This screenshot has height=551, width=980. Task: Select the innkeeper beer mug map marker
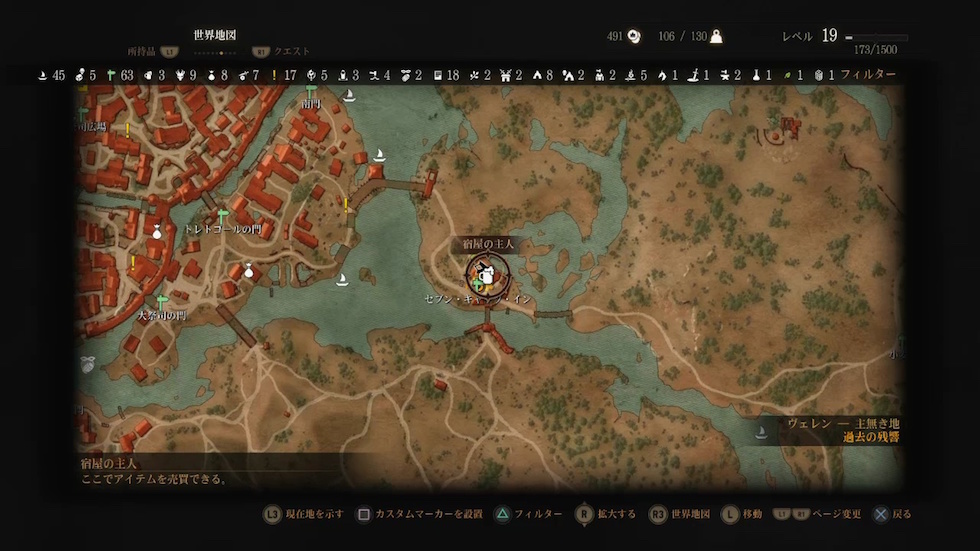[486, 271]
